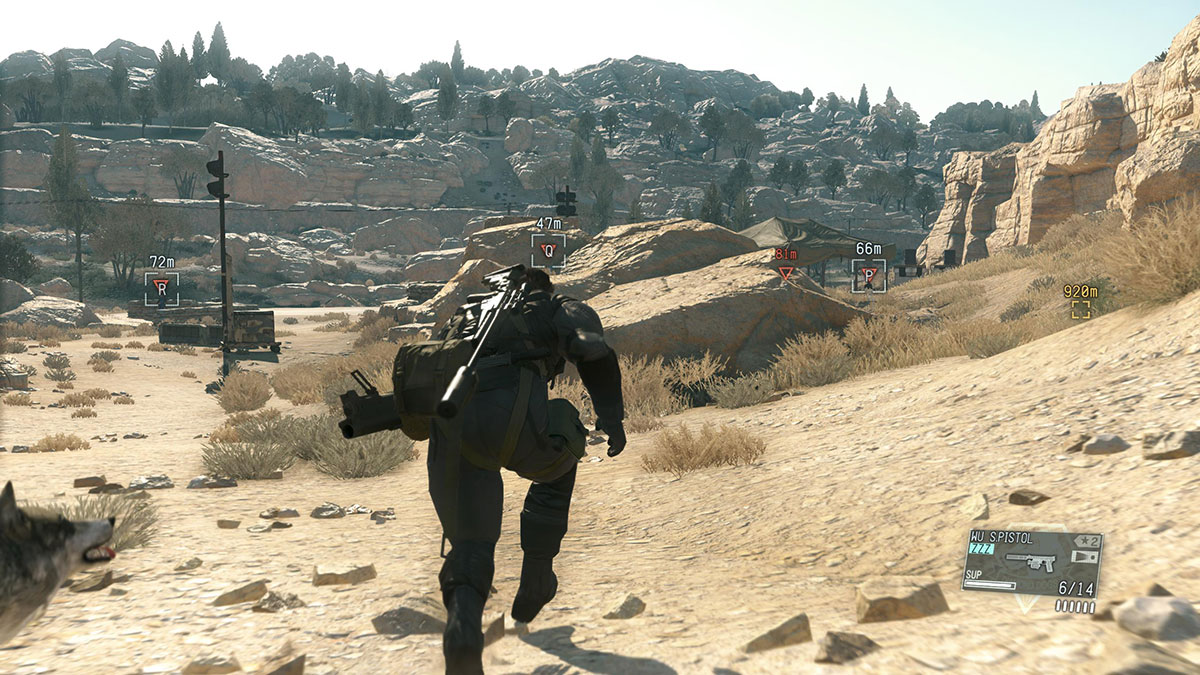Select the WU S.Pistol weapon panel
Image resolution: width=1200 pixels, height=675 pixels.
1031,564
